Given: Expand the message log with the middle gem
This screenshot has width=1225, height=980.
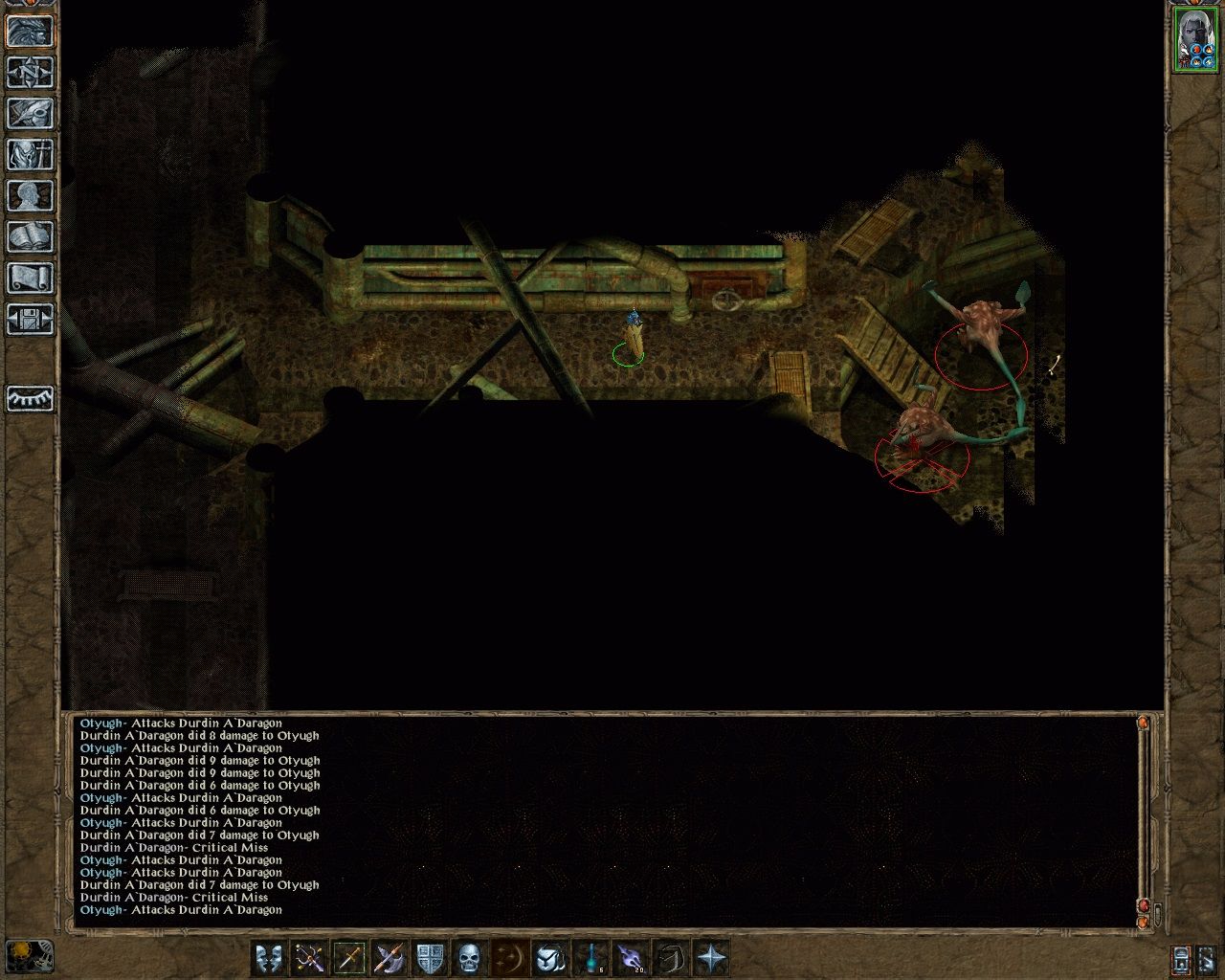Looking at the screenshot, I should tap(1143, 904).
